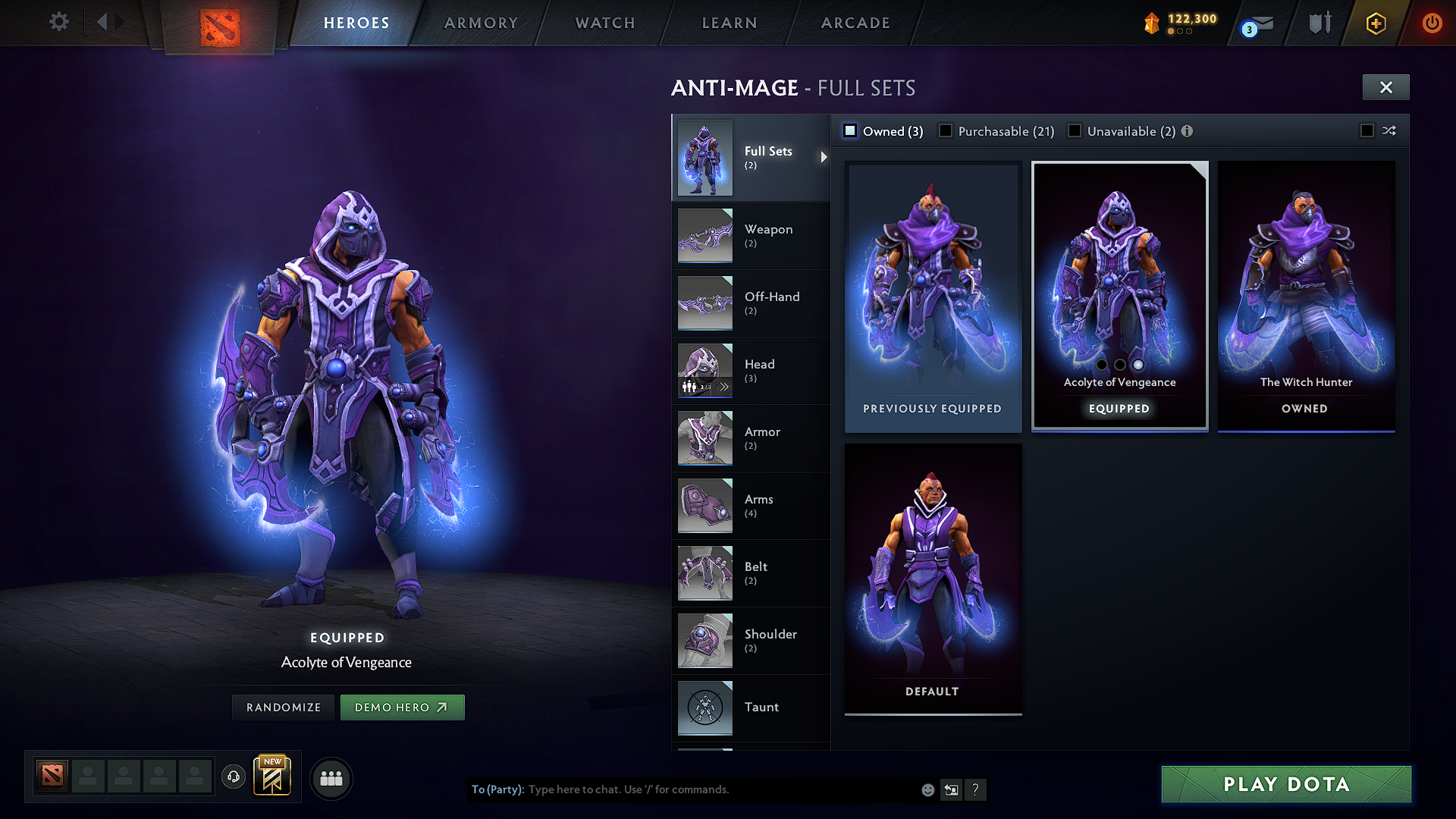The height and width of the screenshot is (819, 1456).
Task: Select the third style dot on Acolyte of Vengeance
Action: pos(1137,365)
